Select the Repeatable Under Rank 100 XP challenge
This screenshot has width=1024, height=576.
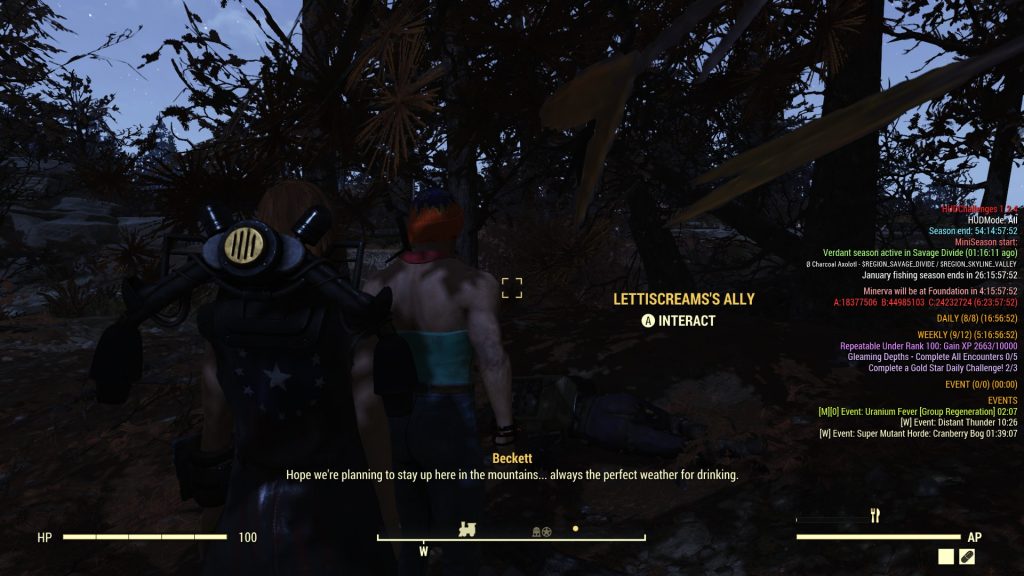(928, 345)
